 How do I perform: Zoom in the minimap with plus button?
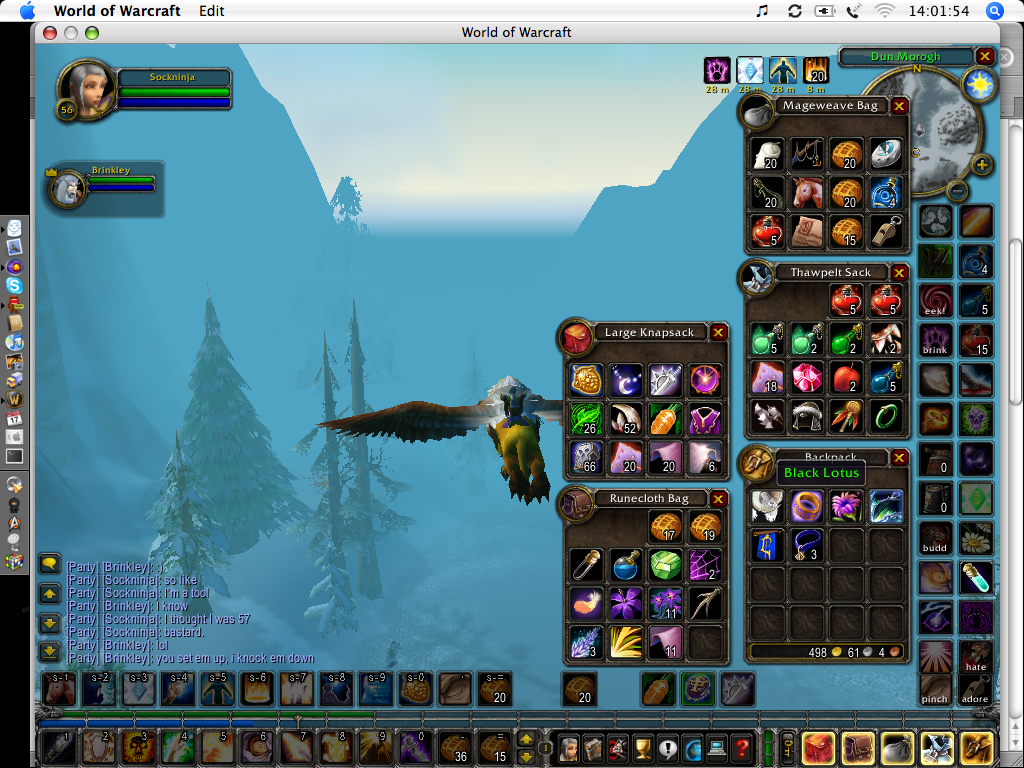tap(983, 165)
